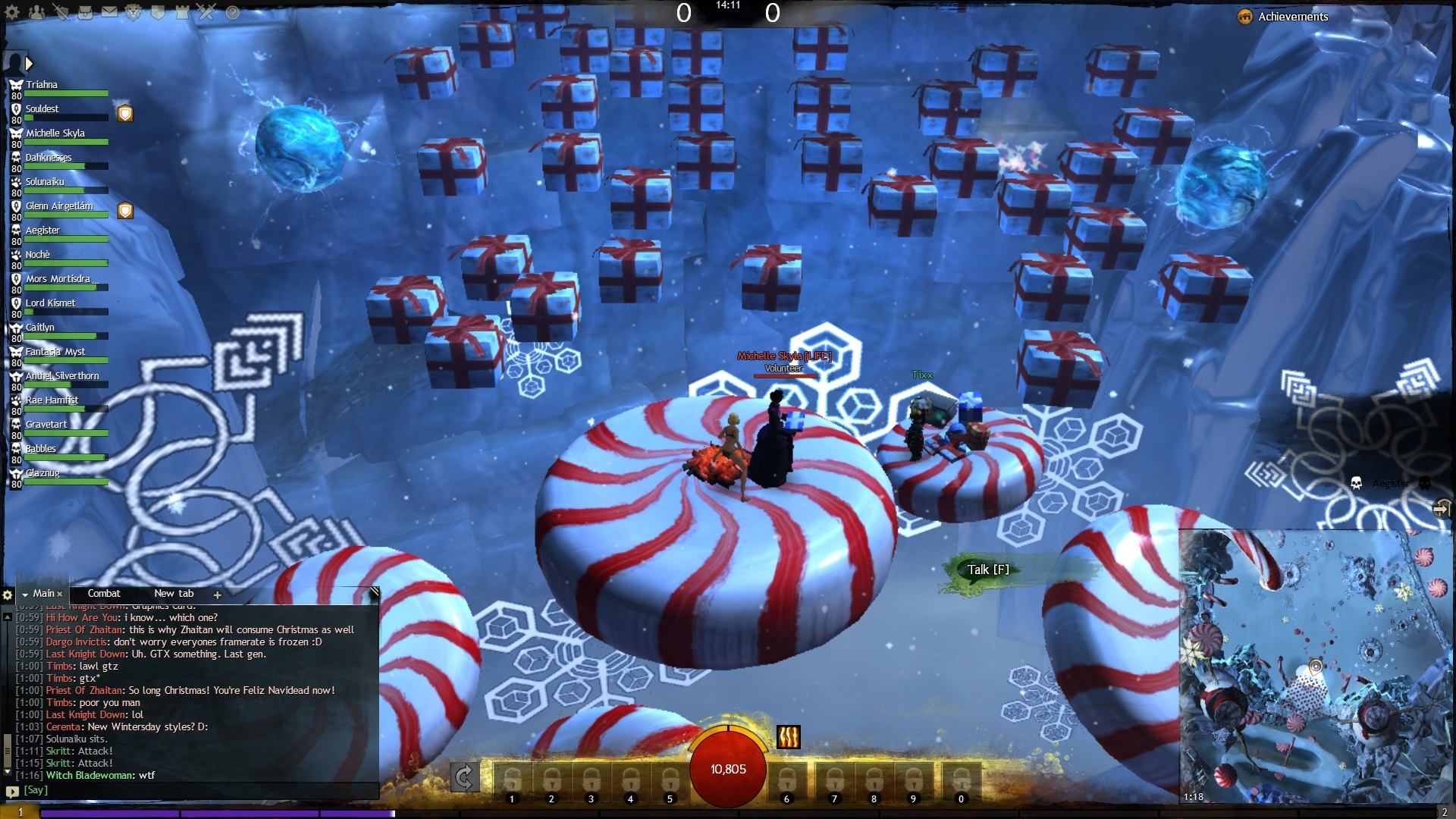The width and height of the screenshot is (1456, 819).
Task: Click the Say chat input field
Action: click(x=197, y=790)
